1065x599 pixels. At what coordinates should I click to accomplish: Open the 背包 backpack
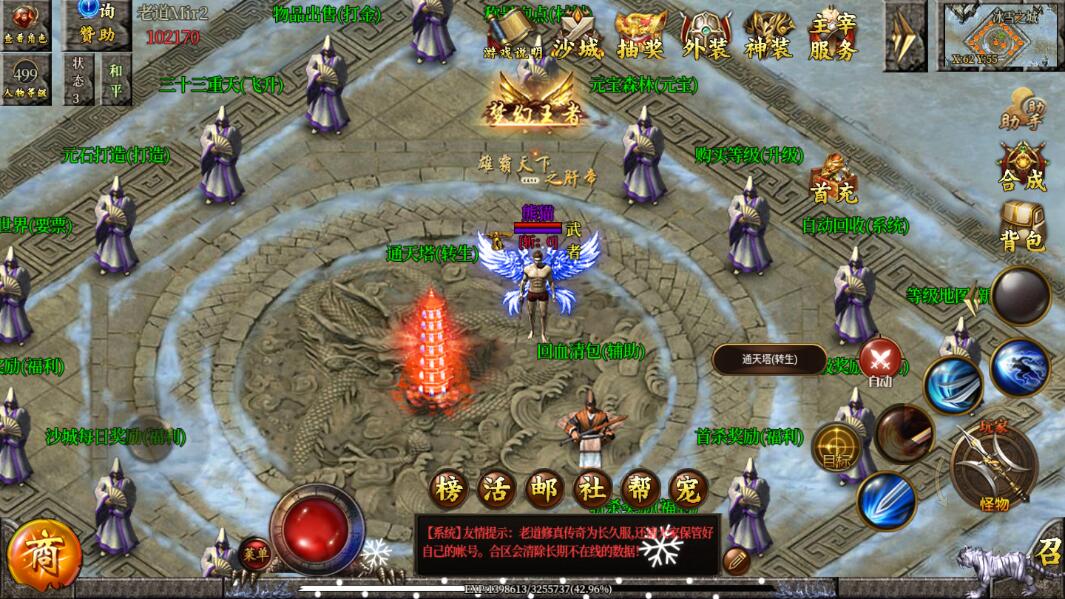(1022, 228)
